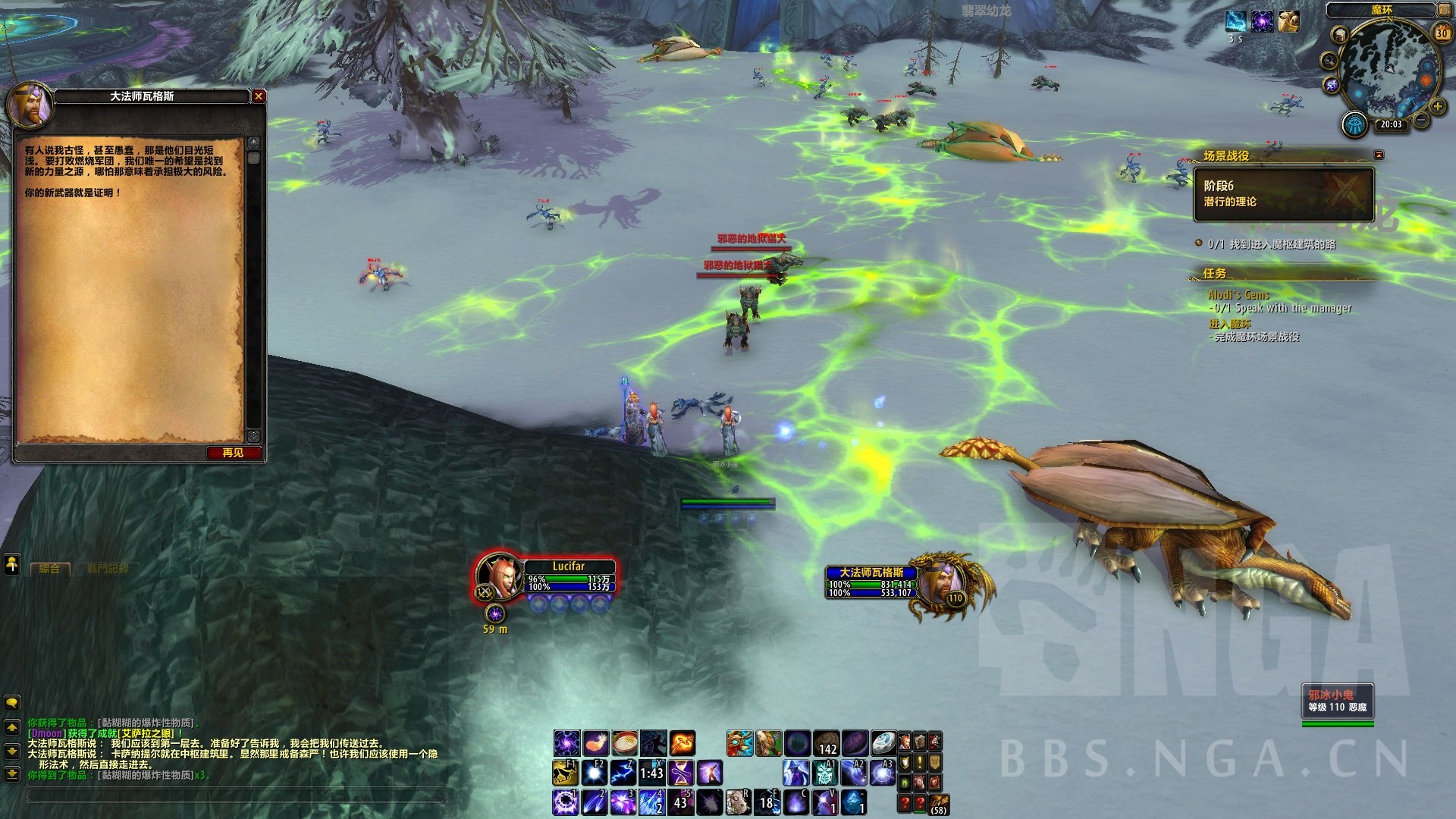Screen dimensions: 1456x819
Task: Use the rice bowl food item
Action: point(625,742)
